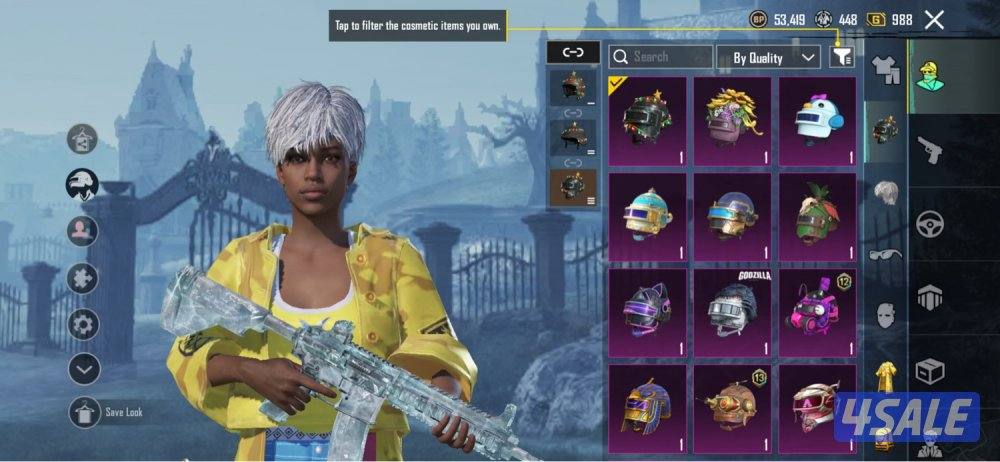Open the pistol weapon skins tab

(931, 151)
